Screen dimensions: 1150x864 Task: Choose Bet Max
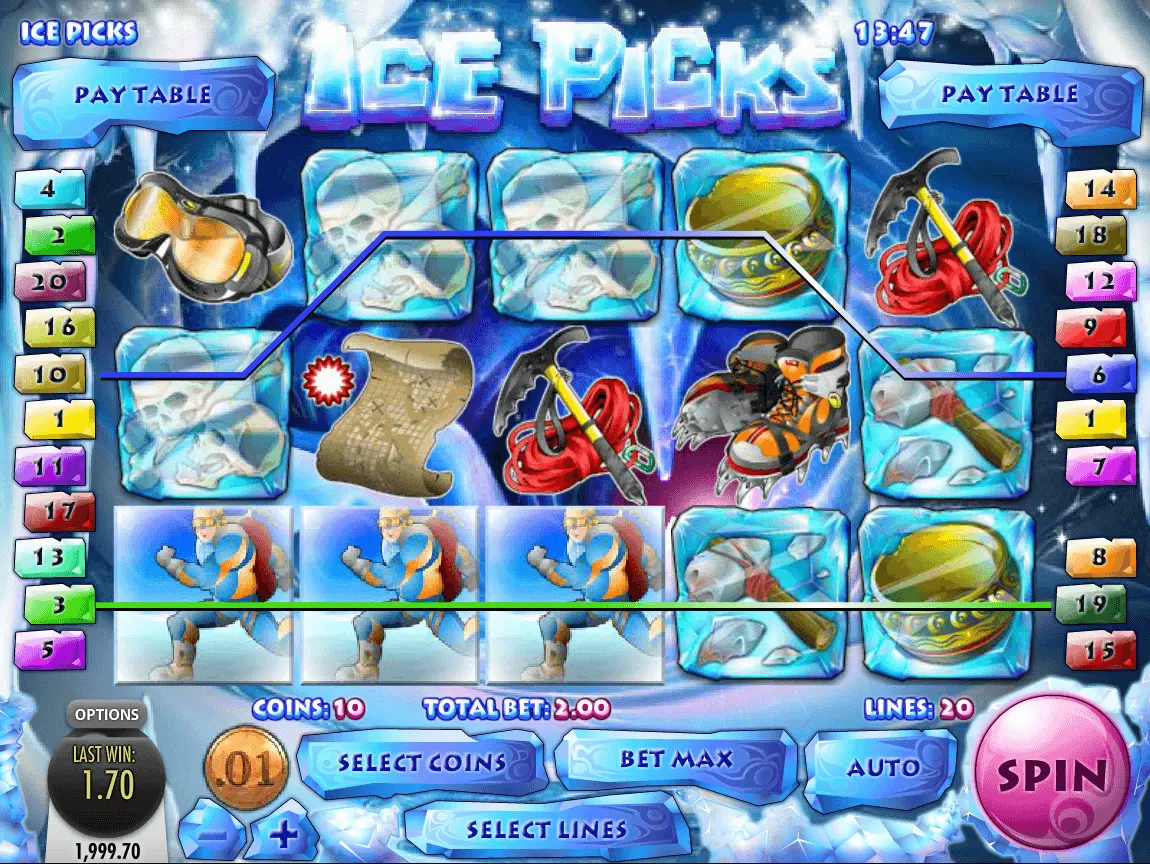coord(676,759)
